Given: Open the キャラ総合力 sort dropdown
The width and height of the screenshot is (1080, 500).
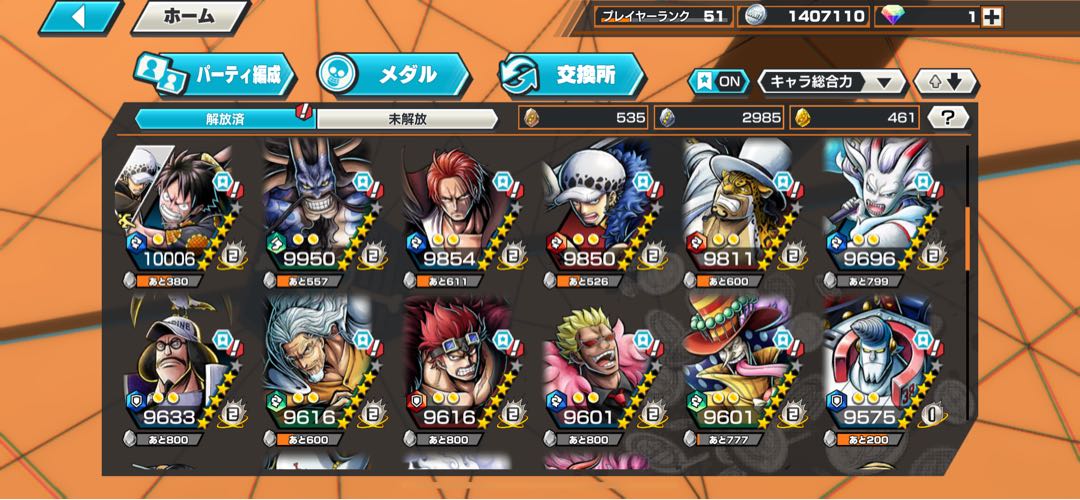Looking at the screenshot, I should 831,82.
